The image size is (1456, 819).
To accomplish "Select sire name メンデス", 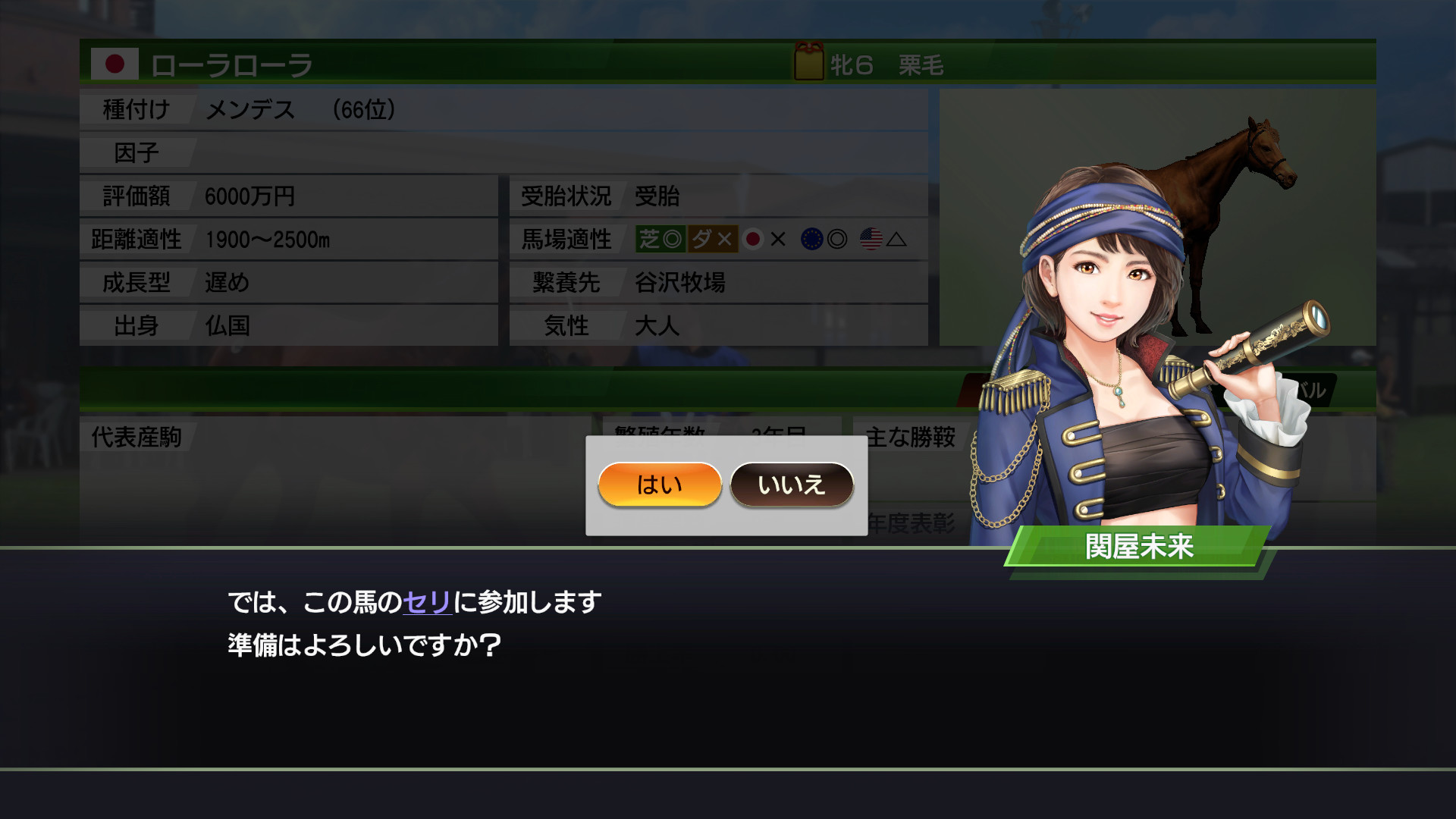I will 250,110.
